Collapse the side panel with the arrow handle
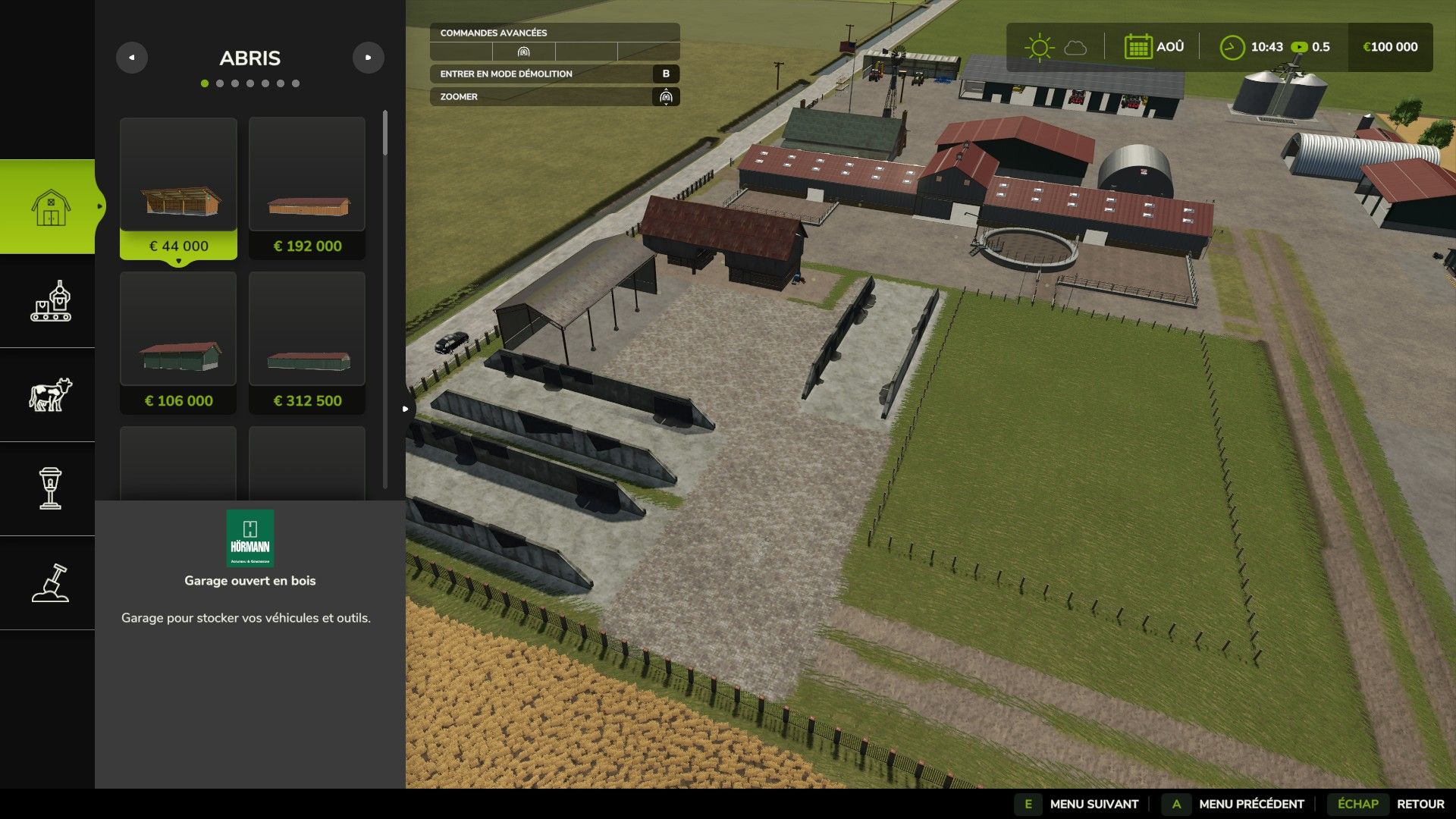Screen dimensions: 1456x819 [406, 409]
